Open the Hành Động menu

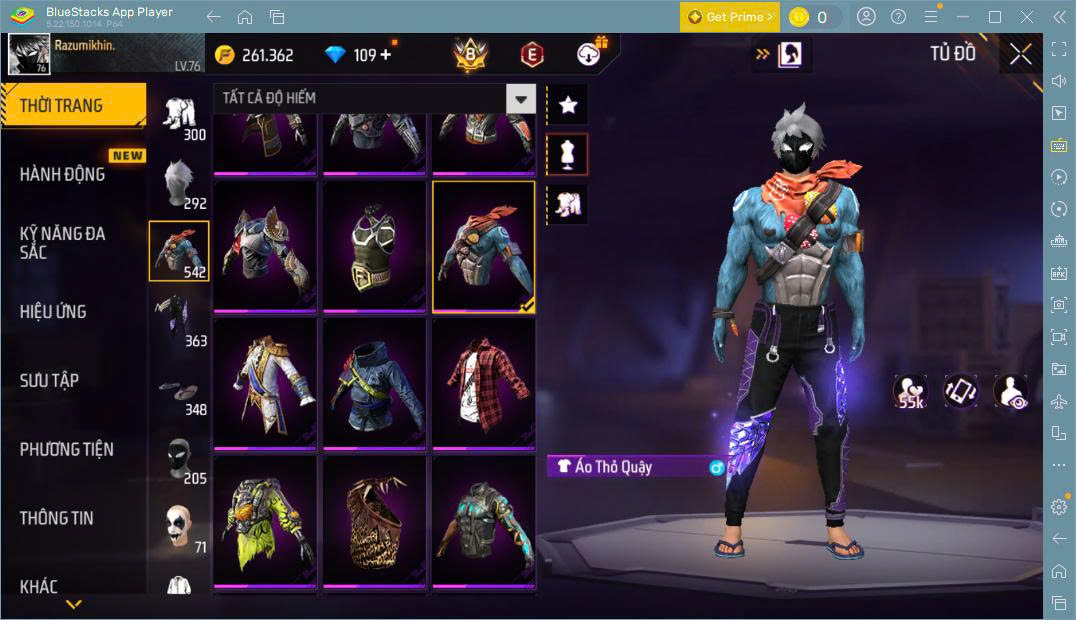click(63, 174)
